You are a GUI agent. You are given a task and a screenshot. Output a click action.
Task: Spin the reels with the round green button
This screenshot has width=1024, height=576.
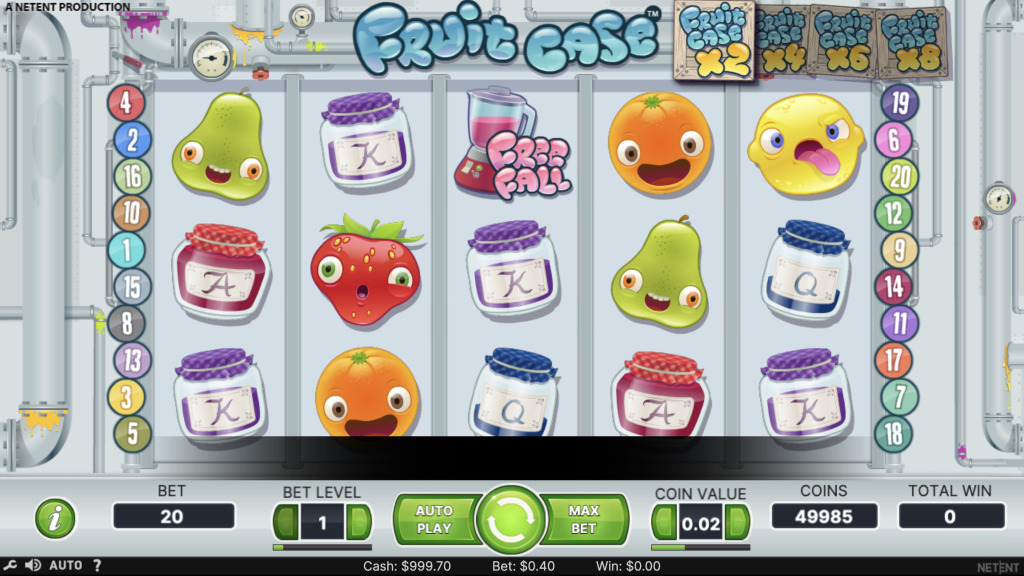pos(511,520)
